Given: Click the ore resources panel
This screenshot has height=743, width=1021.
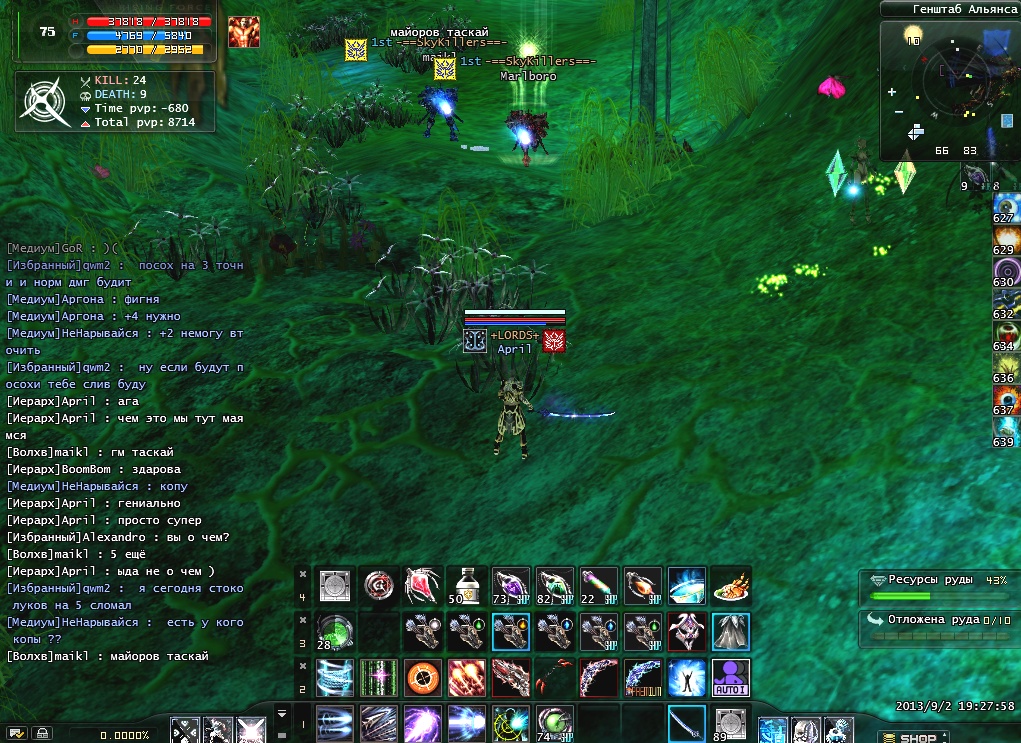Looking at the screenshot, I should tap(937, 587).
